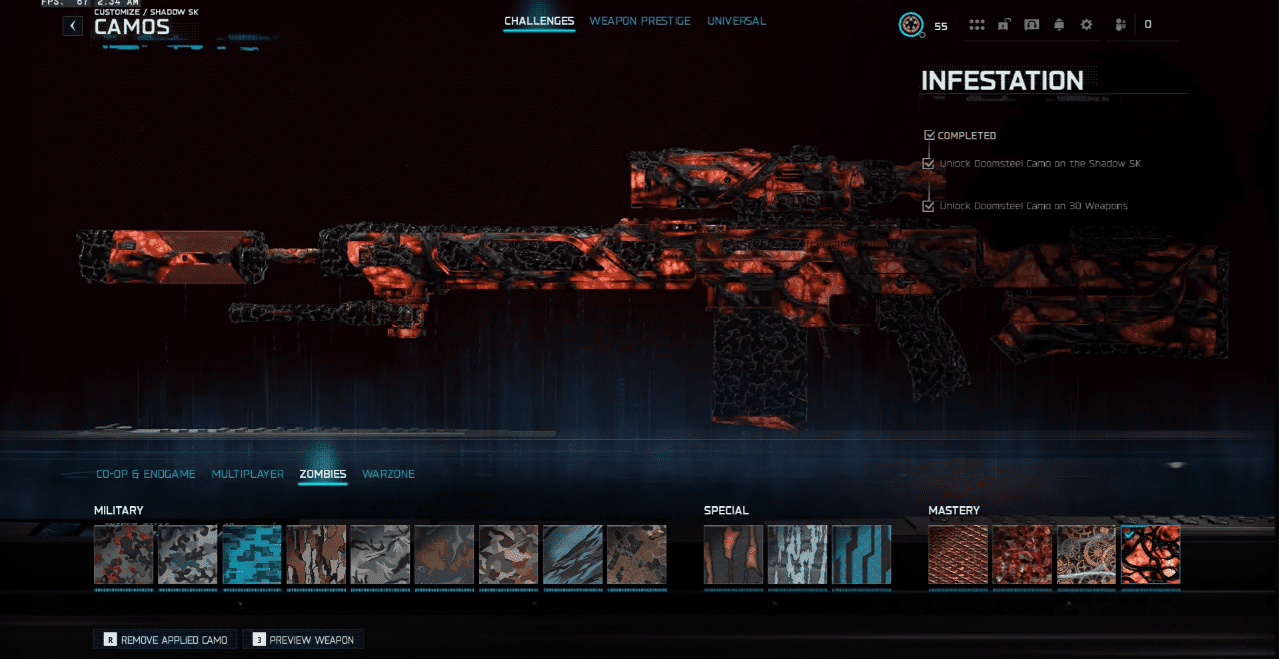Preview the weapon

coord(303,639)
